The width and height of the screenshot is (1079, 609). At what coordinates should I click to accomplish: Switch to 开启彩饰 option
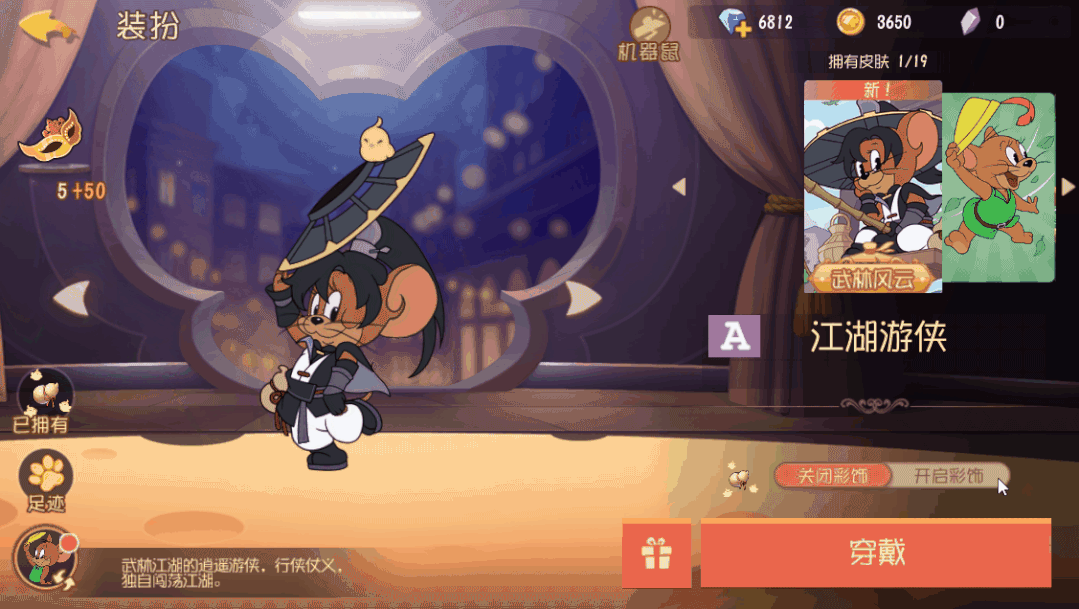pos(949,476)
